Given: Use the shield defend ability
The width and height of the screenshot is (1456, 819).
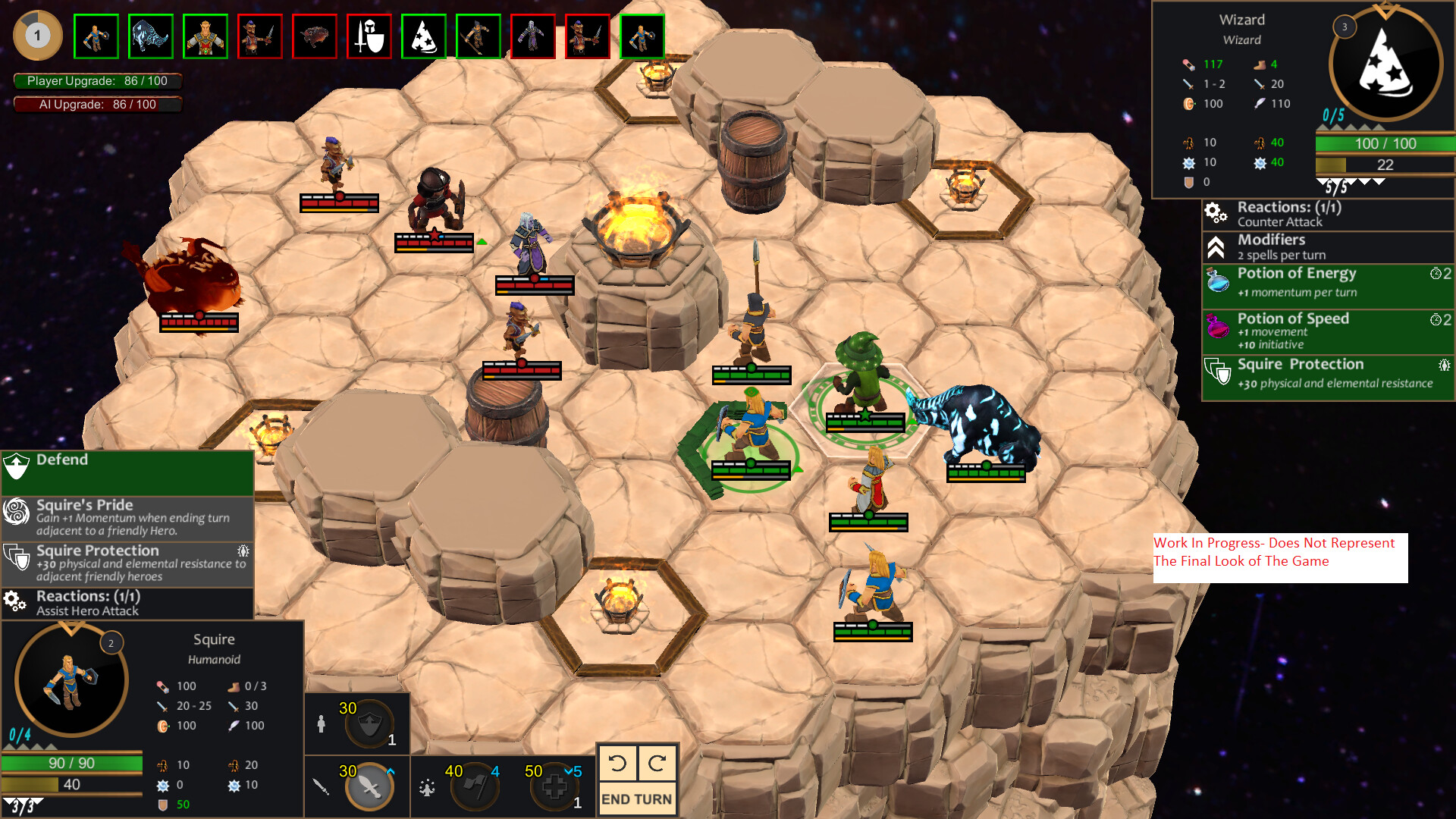Looking at the screenshot, I should 369,725.
